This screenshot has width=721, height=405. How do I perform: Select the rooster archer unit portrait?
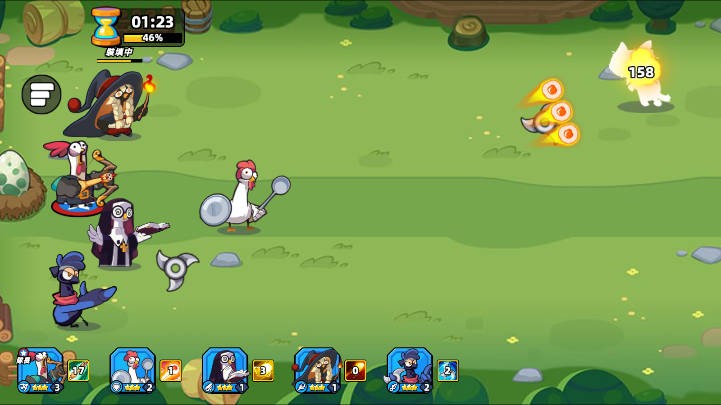point(40,368)
